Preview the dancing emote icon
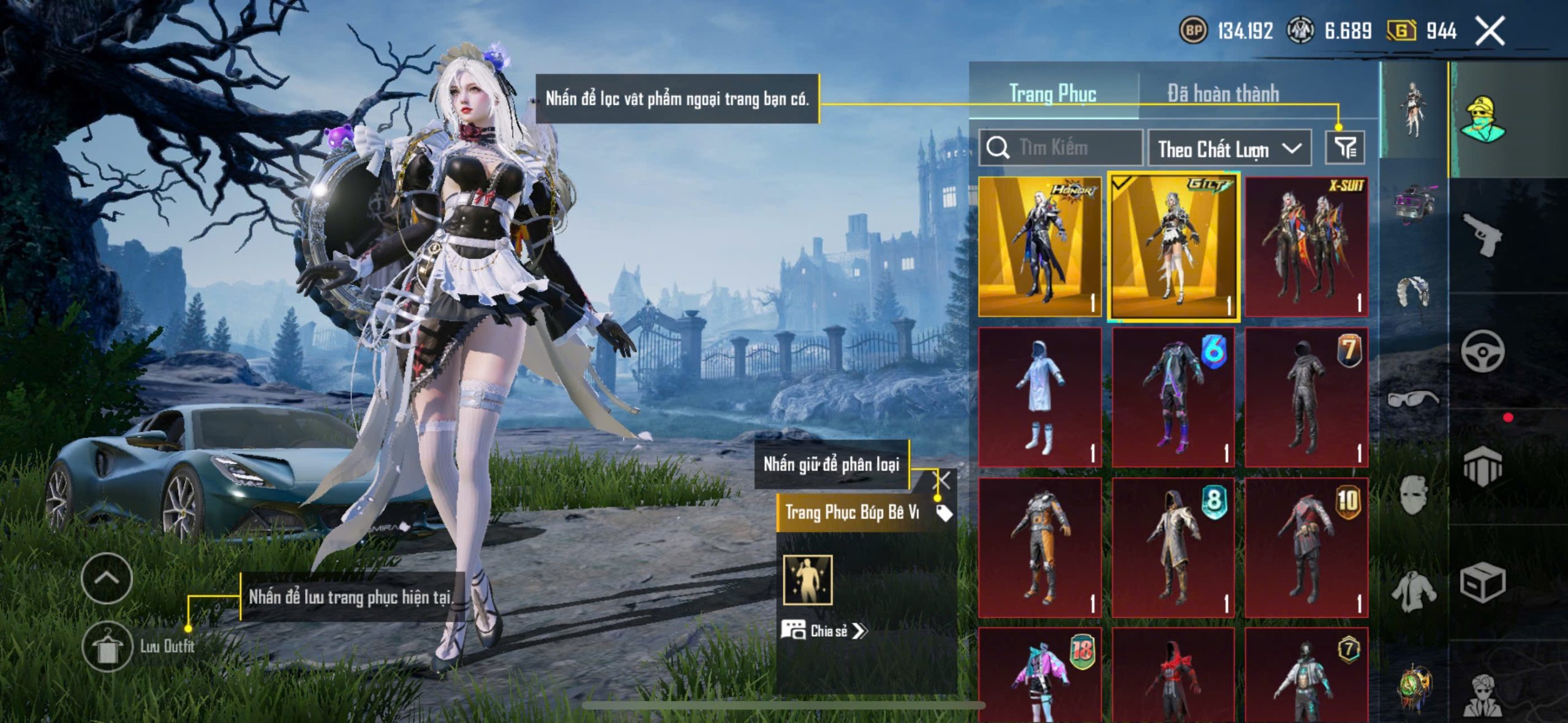Screen dimensions: 1568x723 point(808,580)
